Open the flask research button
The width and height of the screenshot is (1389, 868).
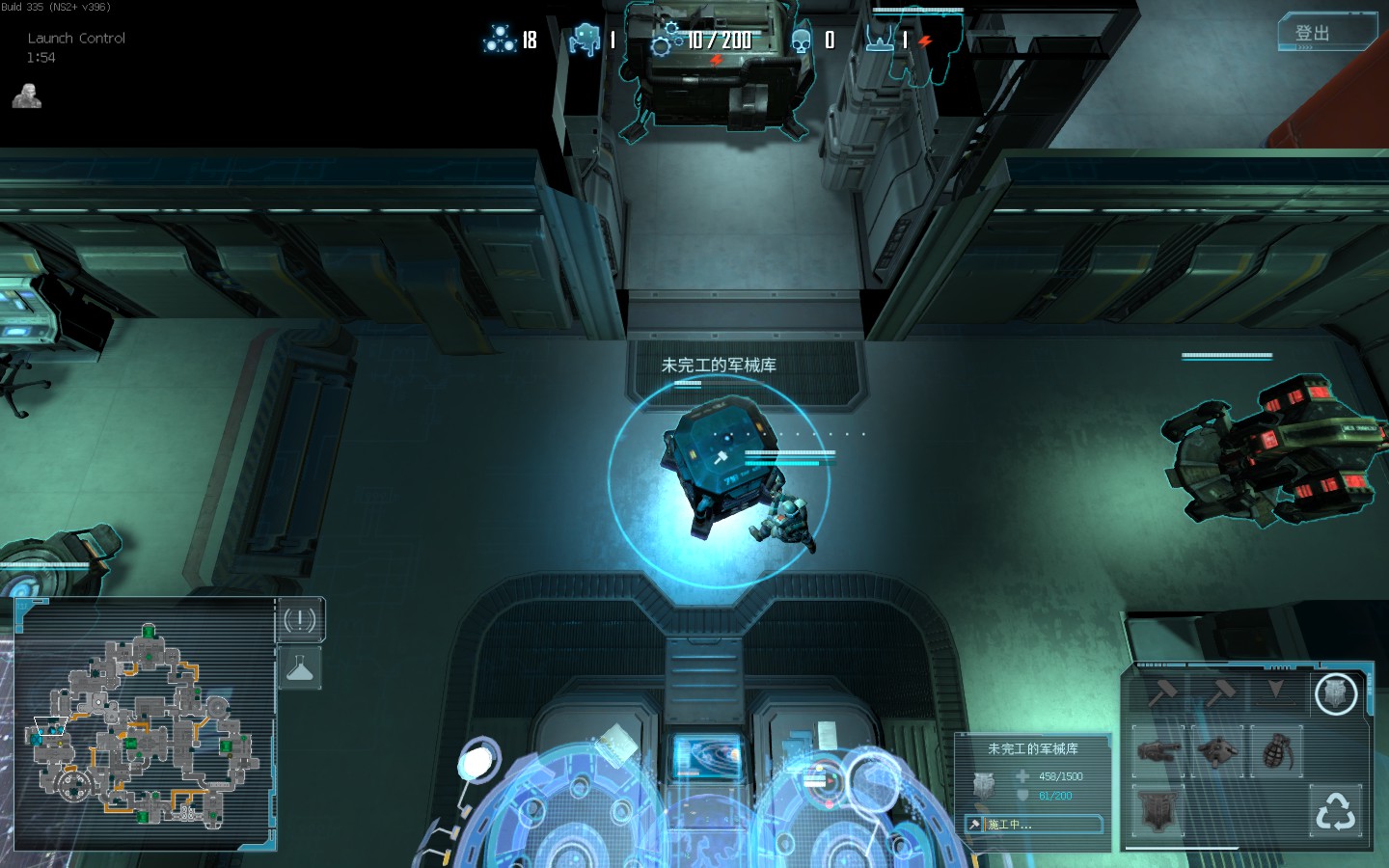pyautogui.click(x=300, y=668)
